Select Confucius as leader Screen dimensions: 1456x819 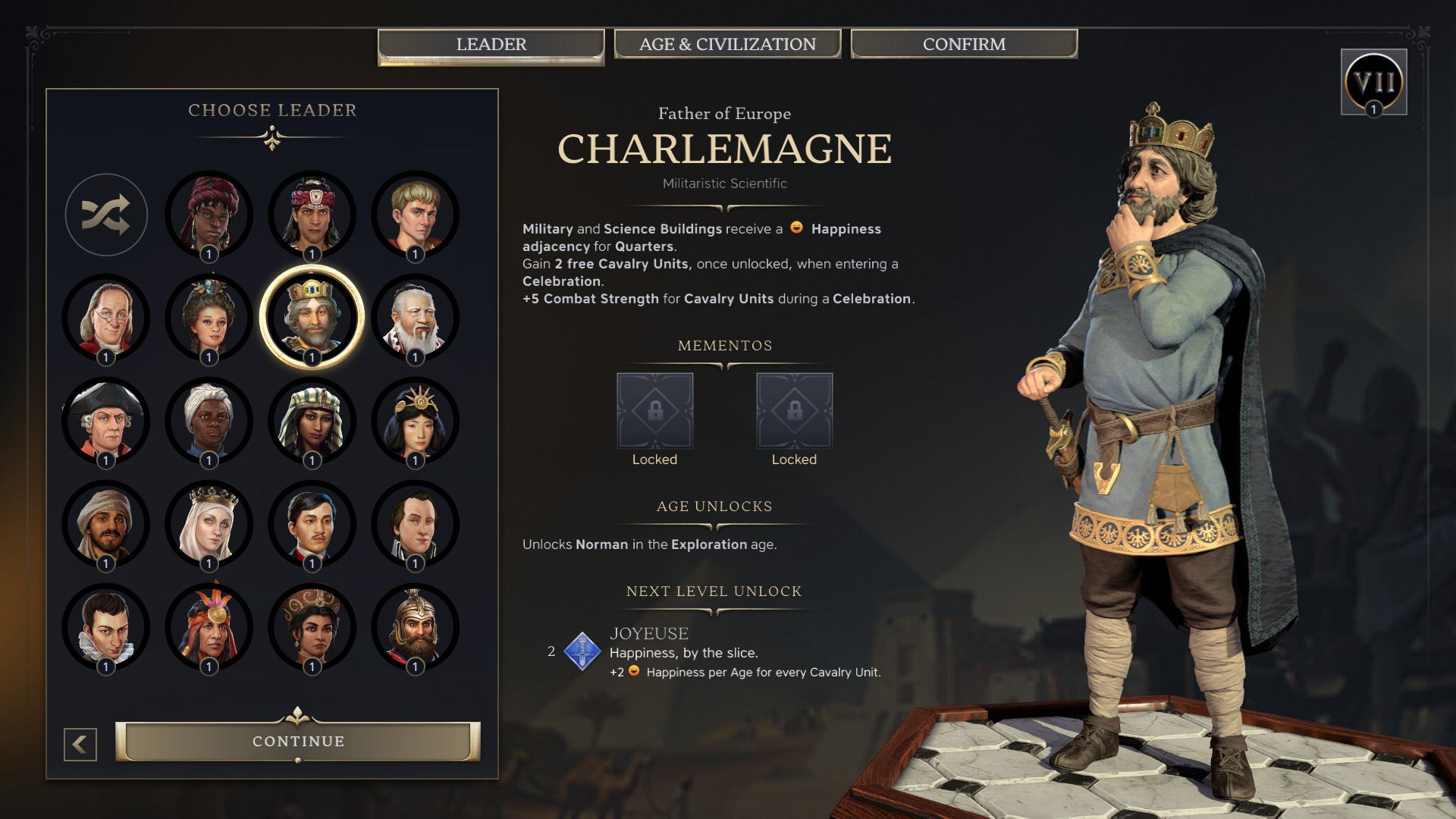point(413,318)
